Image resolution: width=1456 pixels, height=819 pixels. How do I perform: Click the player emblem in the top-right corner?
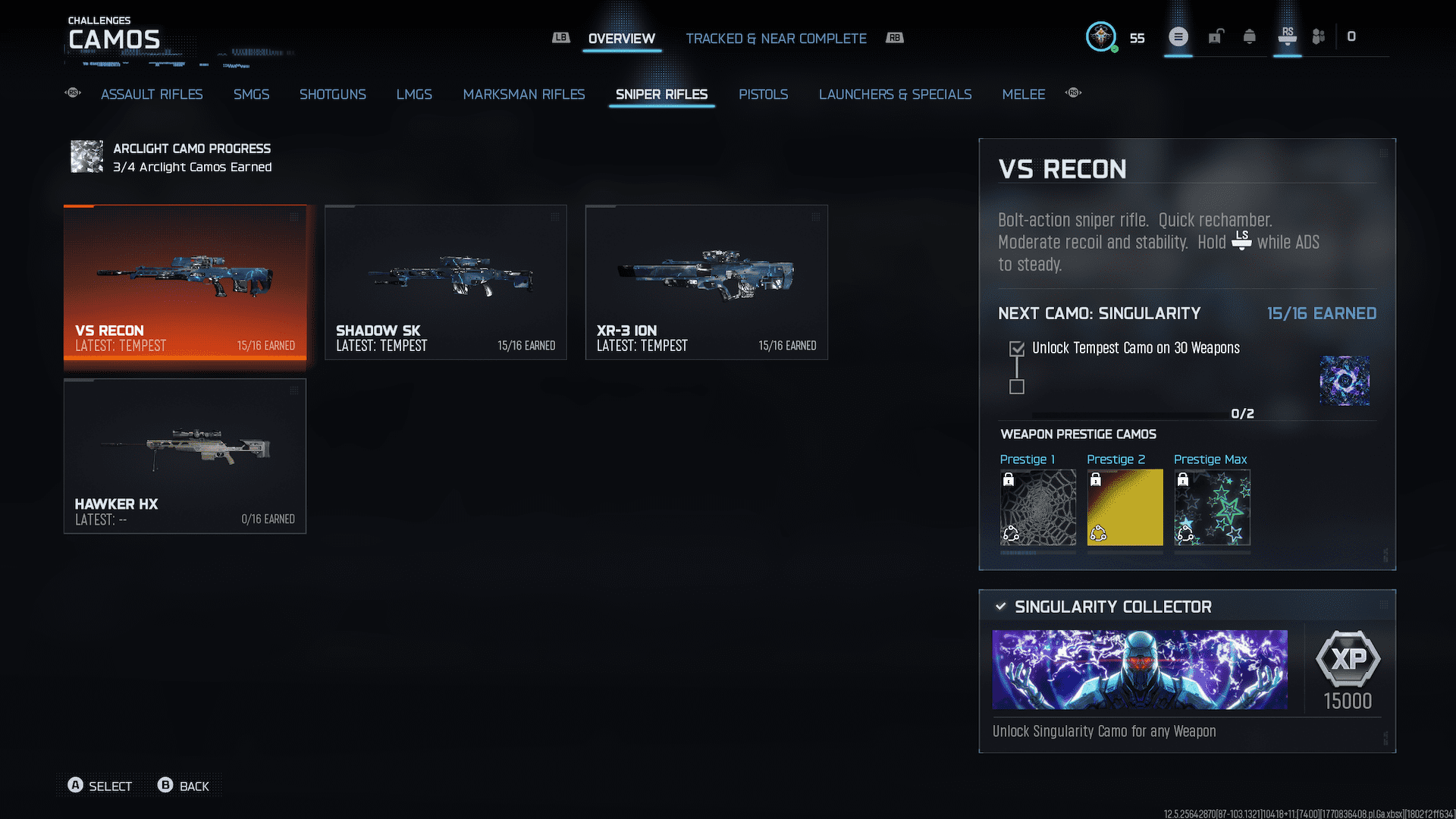click(x=1101, y=36)
